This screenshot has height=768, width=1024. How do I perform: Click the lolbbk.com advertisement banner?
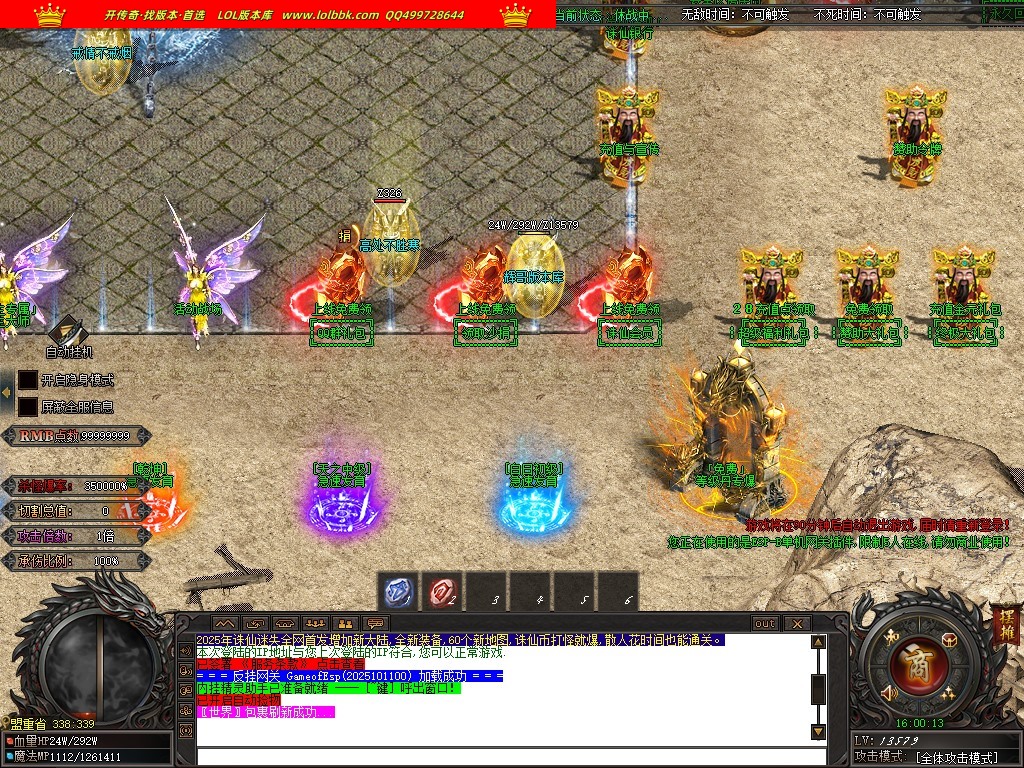click(x=278, y=14)
